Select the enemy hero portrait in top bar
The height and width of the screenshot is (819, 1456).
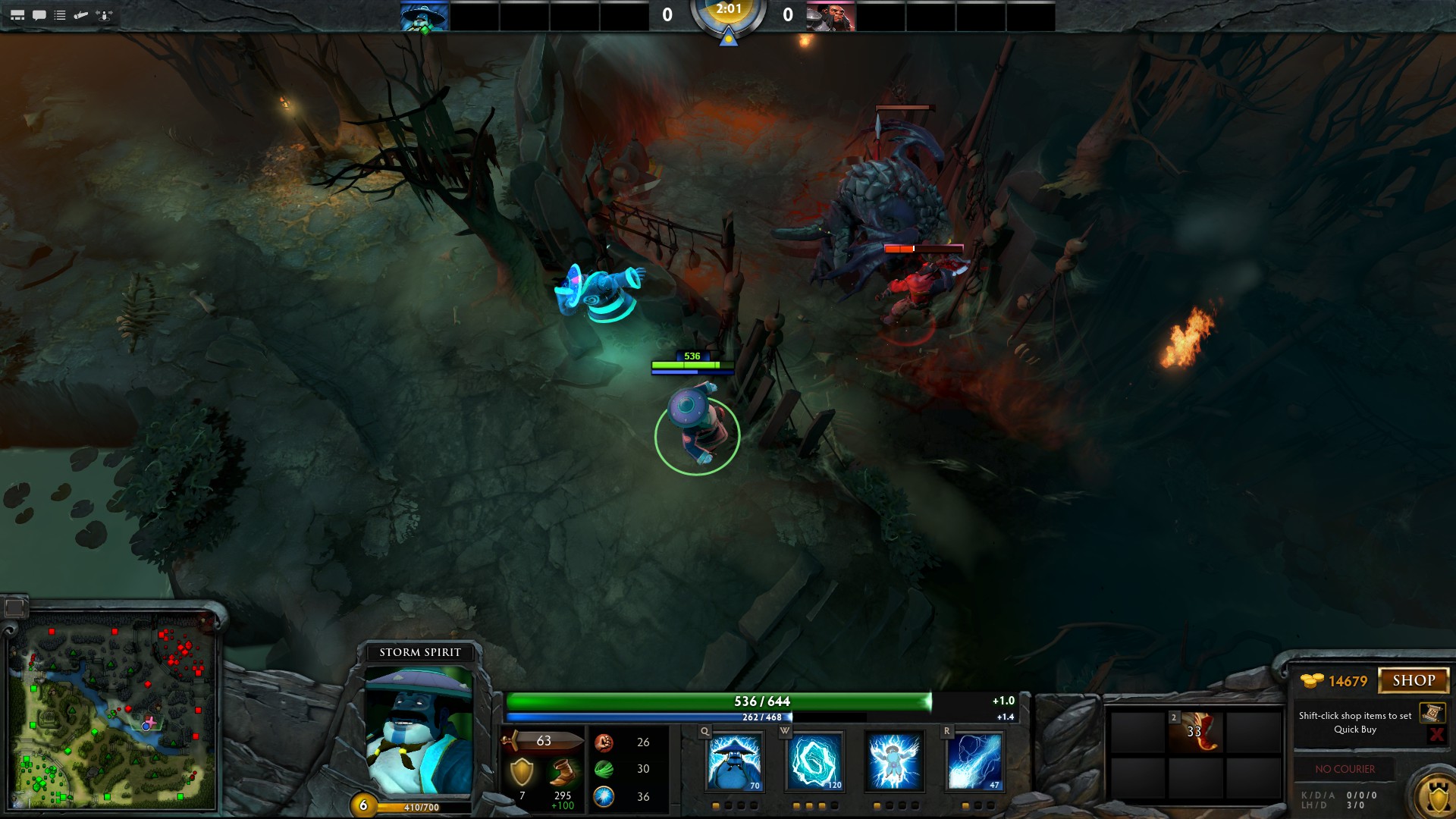[830, 16]
